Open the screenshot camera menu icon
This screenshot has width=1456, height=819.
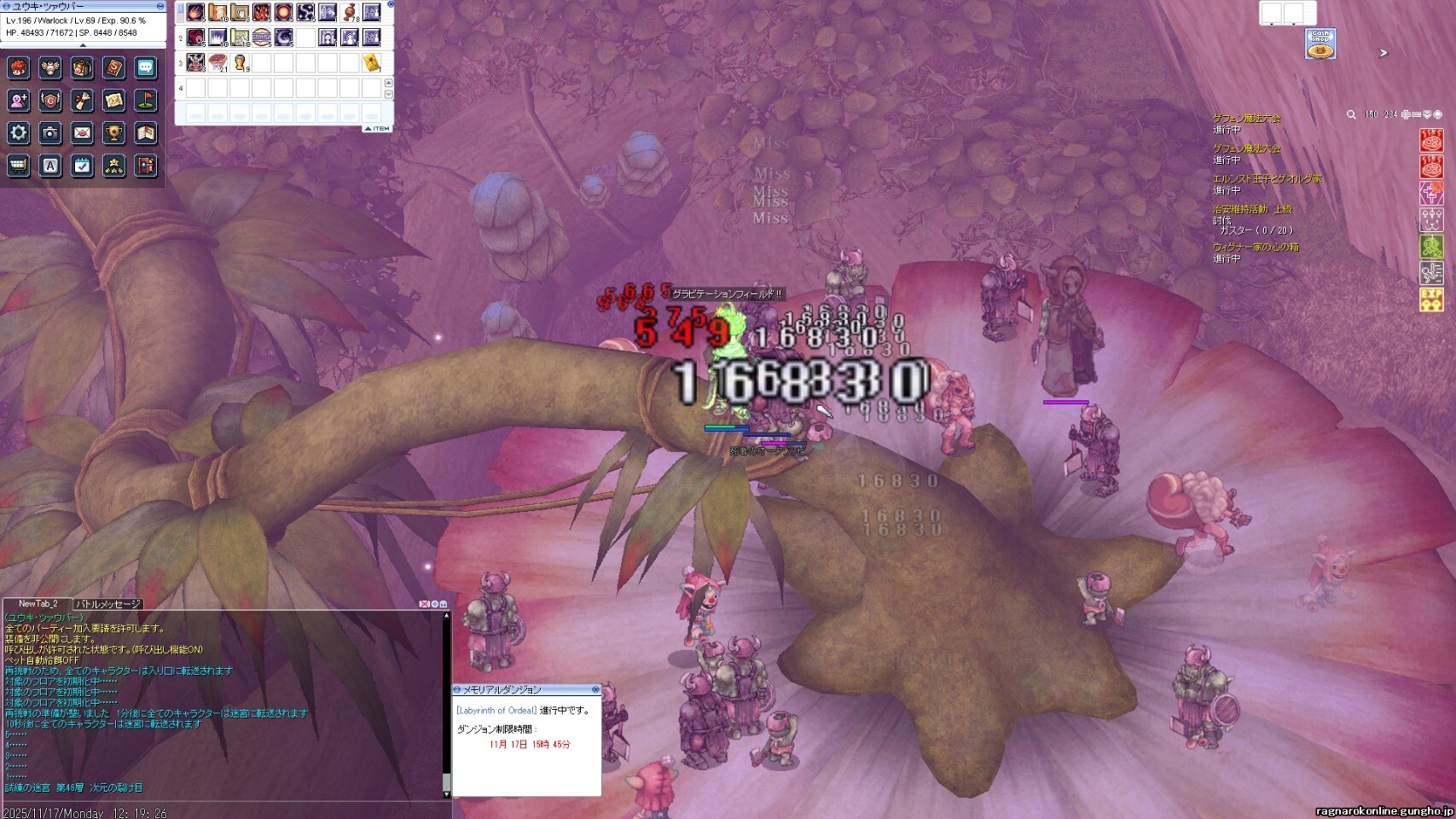pyautogui.click(x=50, y=133)
